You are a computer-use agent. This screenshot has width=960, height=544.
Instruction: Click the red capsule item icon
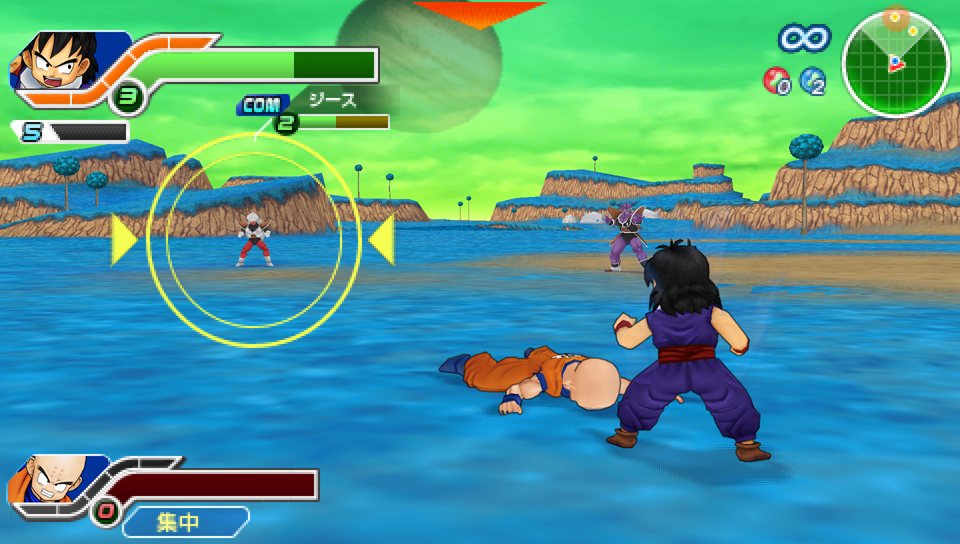click(776, 80)
